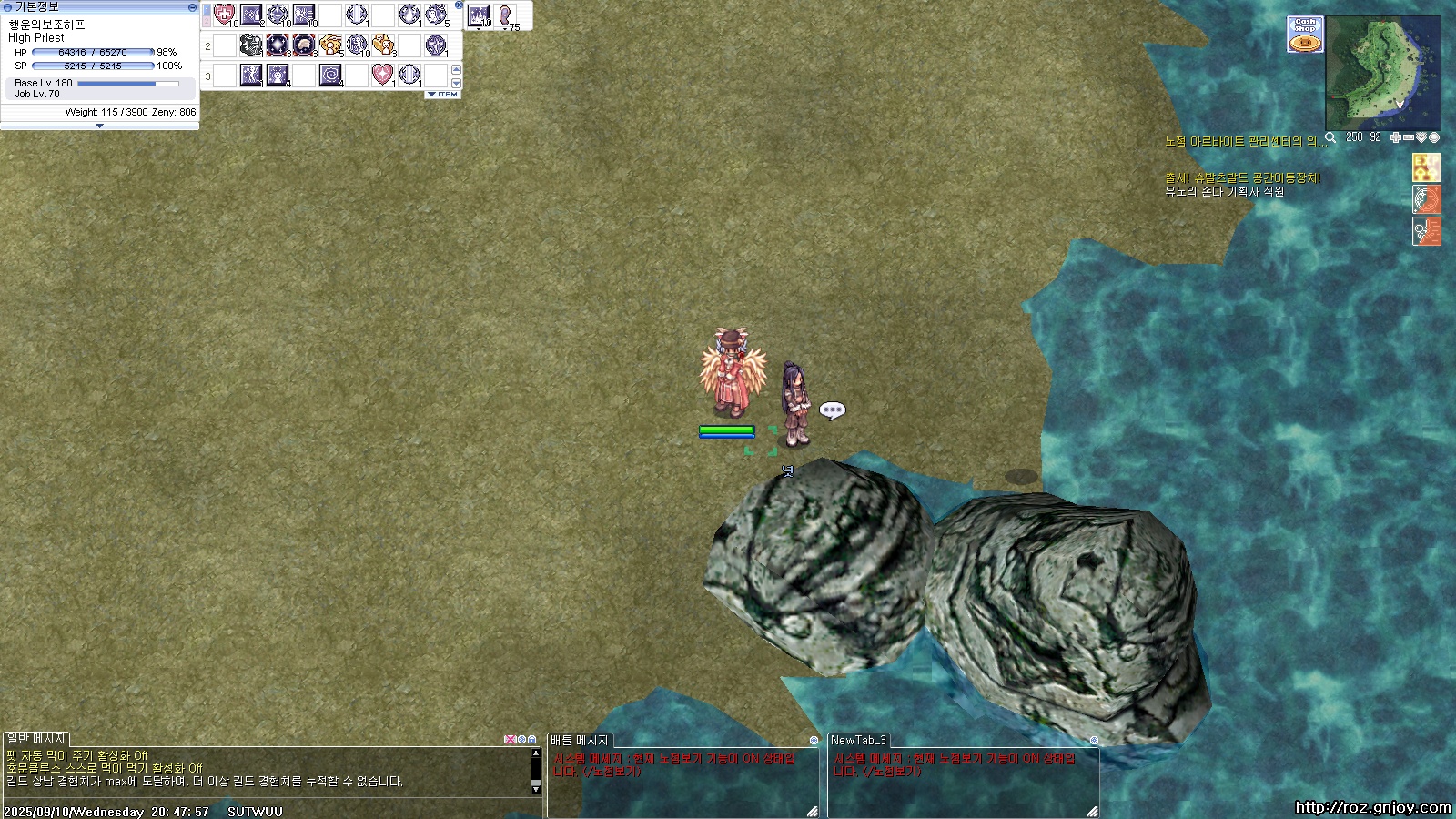Click the magnifier search icon below minimap
1456x819 pixels.
tap(1330, 137)
